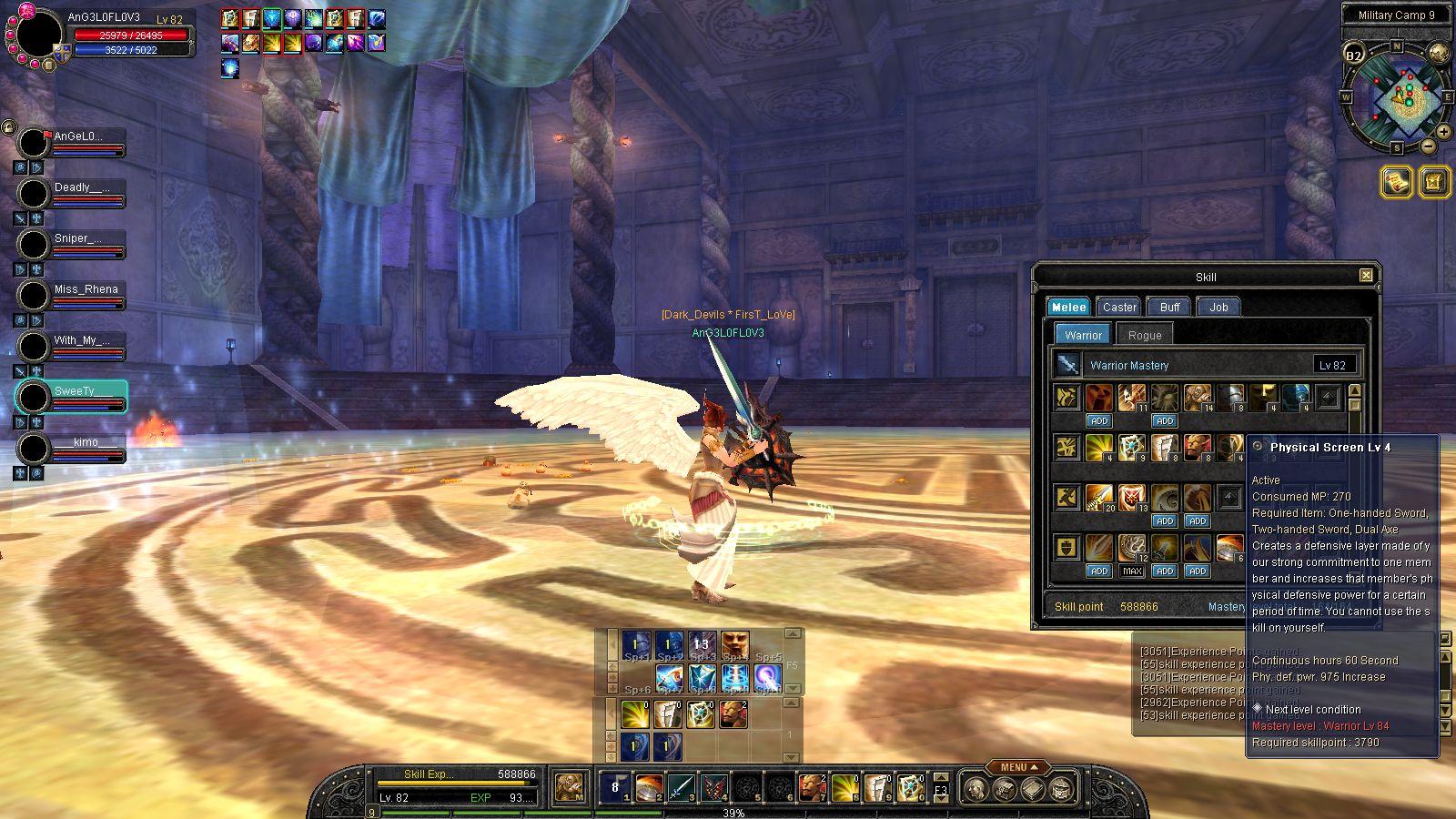Select party member Miss_Rhena
1456x819 pixels.
click(x=86, y=289)
